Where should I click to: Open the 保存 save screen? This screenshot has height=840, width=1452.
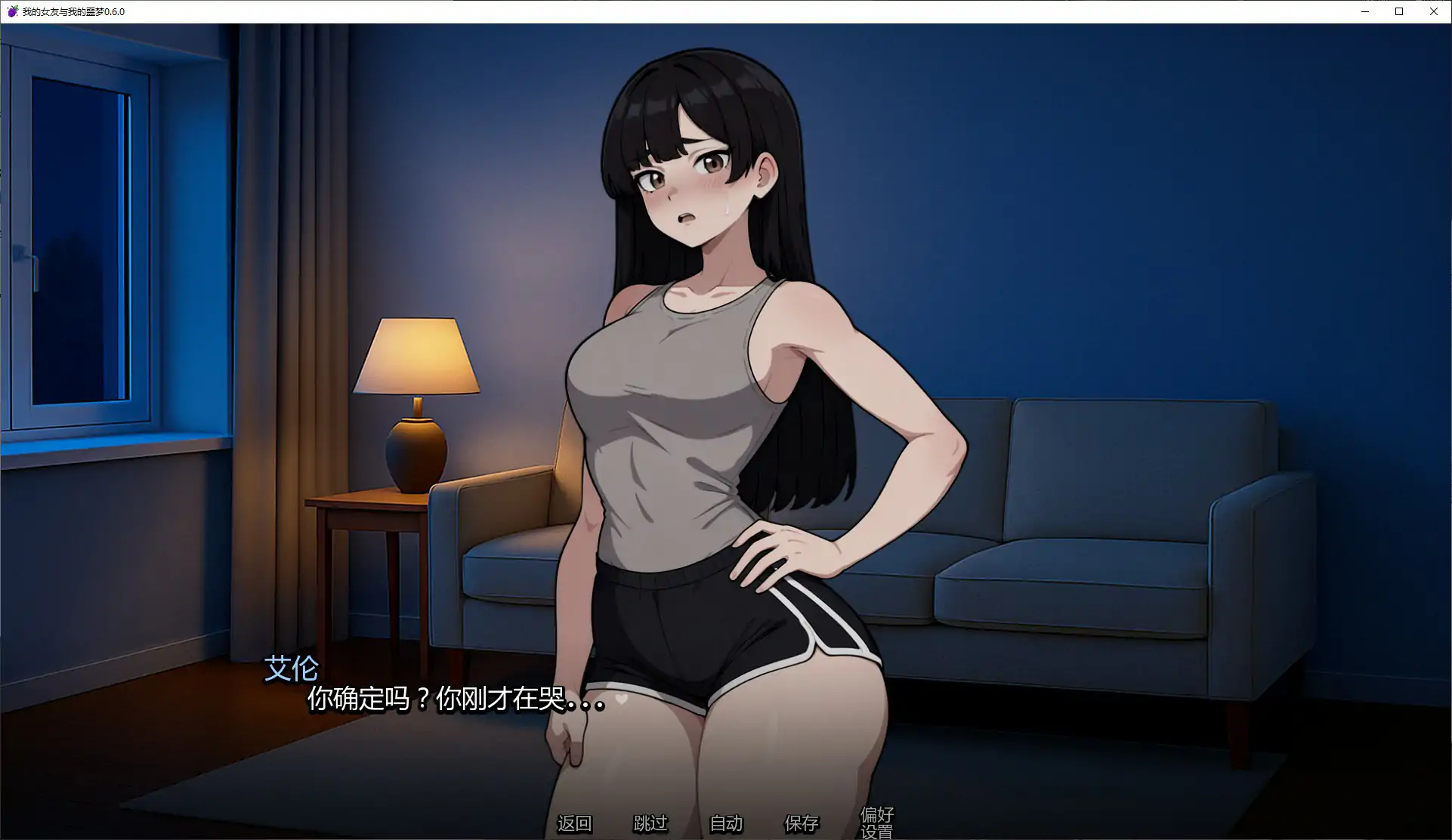coord(802,824)
